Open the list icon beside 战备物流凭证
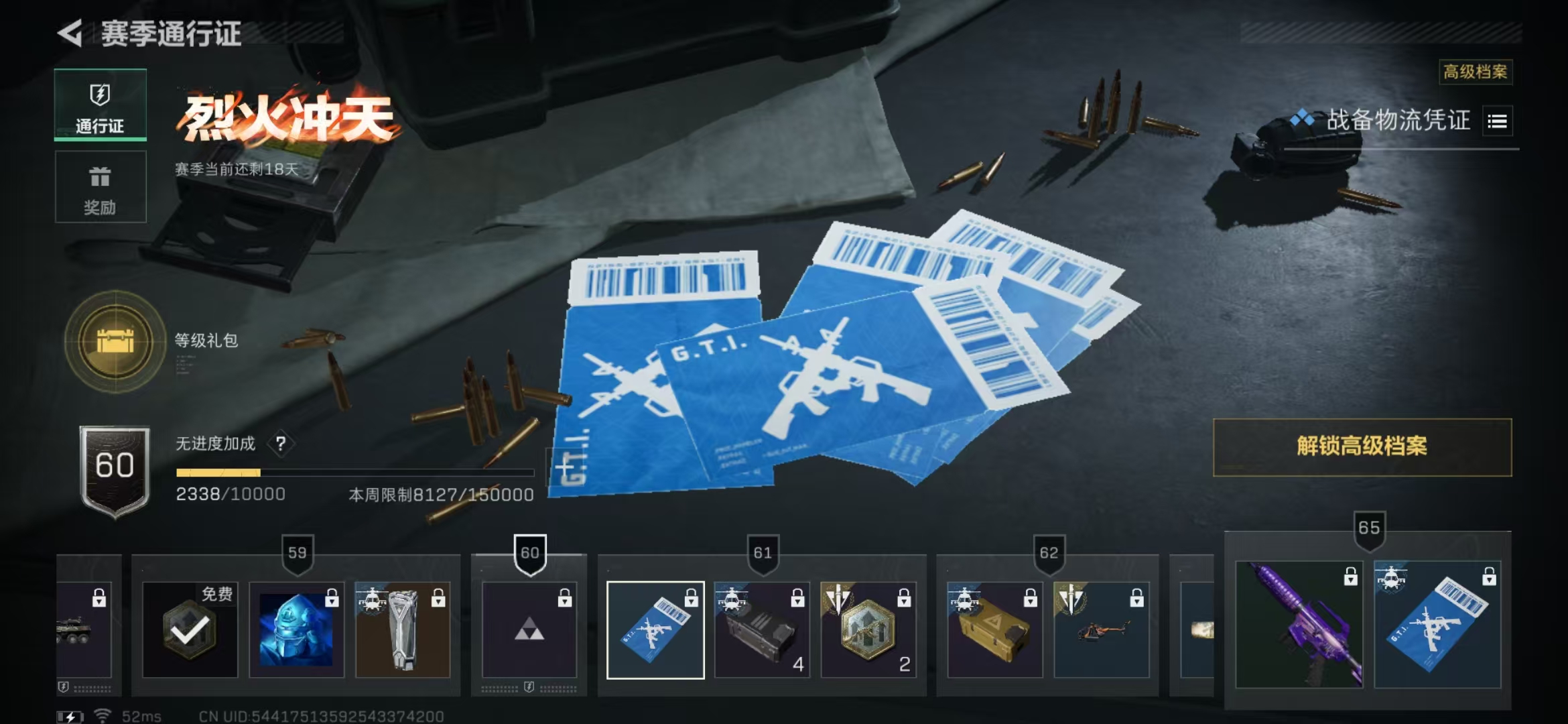This screenshot has height=724, width=1568. click(x=1497, y=121)
